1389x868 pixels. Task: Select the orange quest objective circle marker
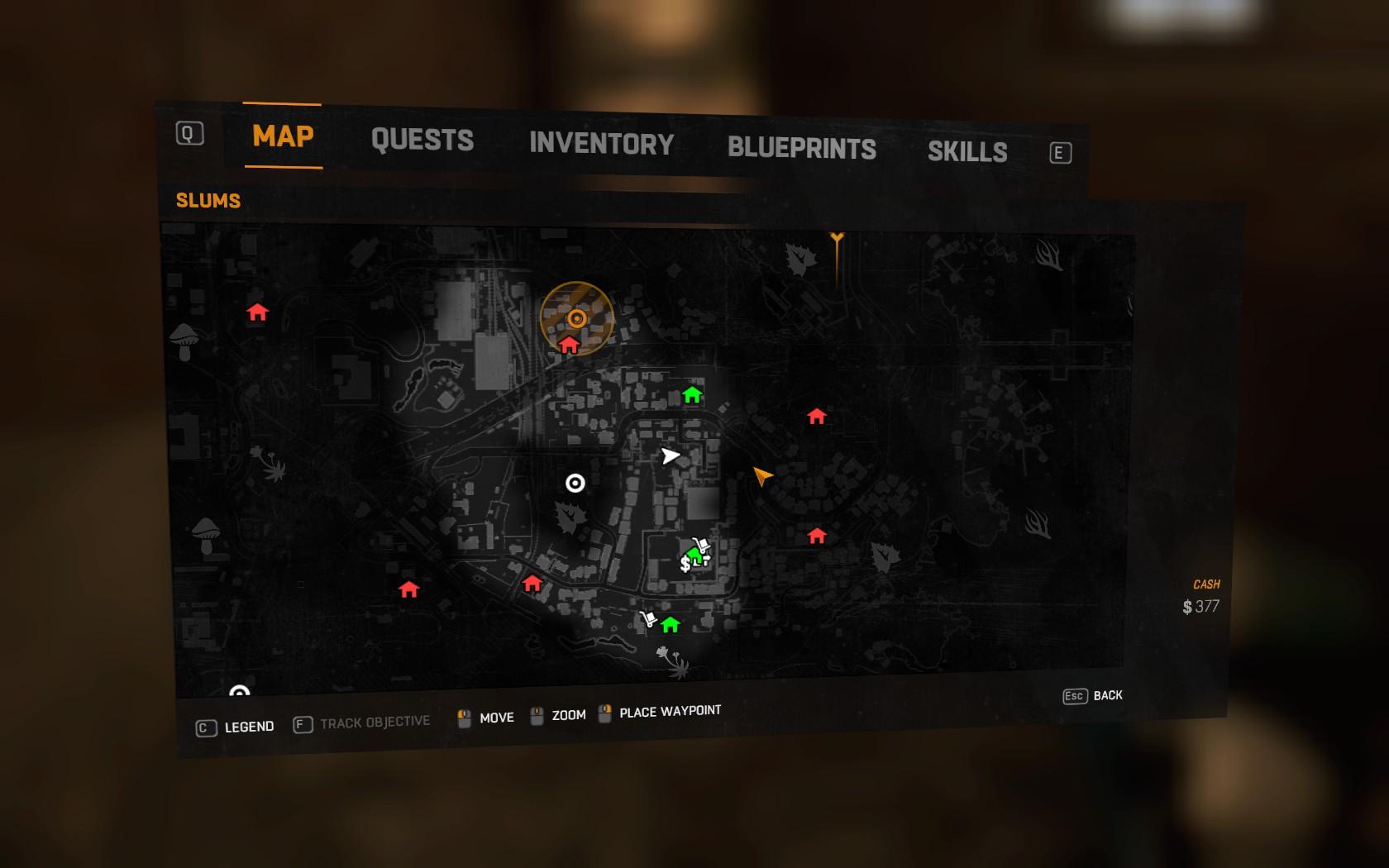(x=577, y=318)
